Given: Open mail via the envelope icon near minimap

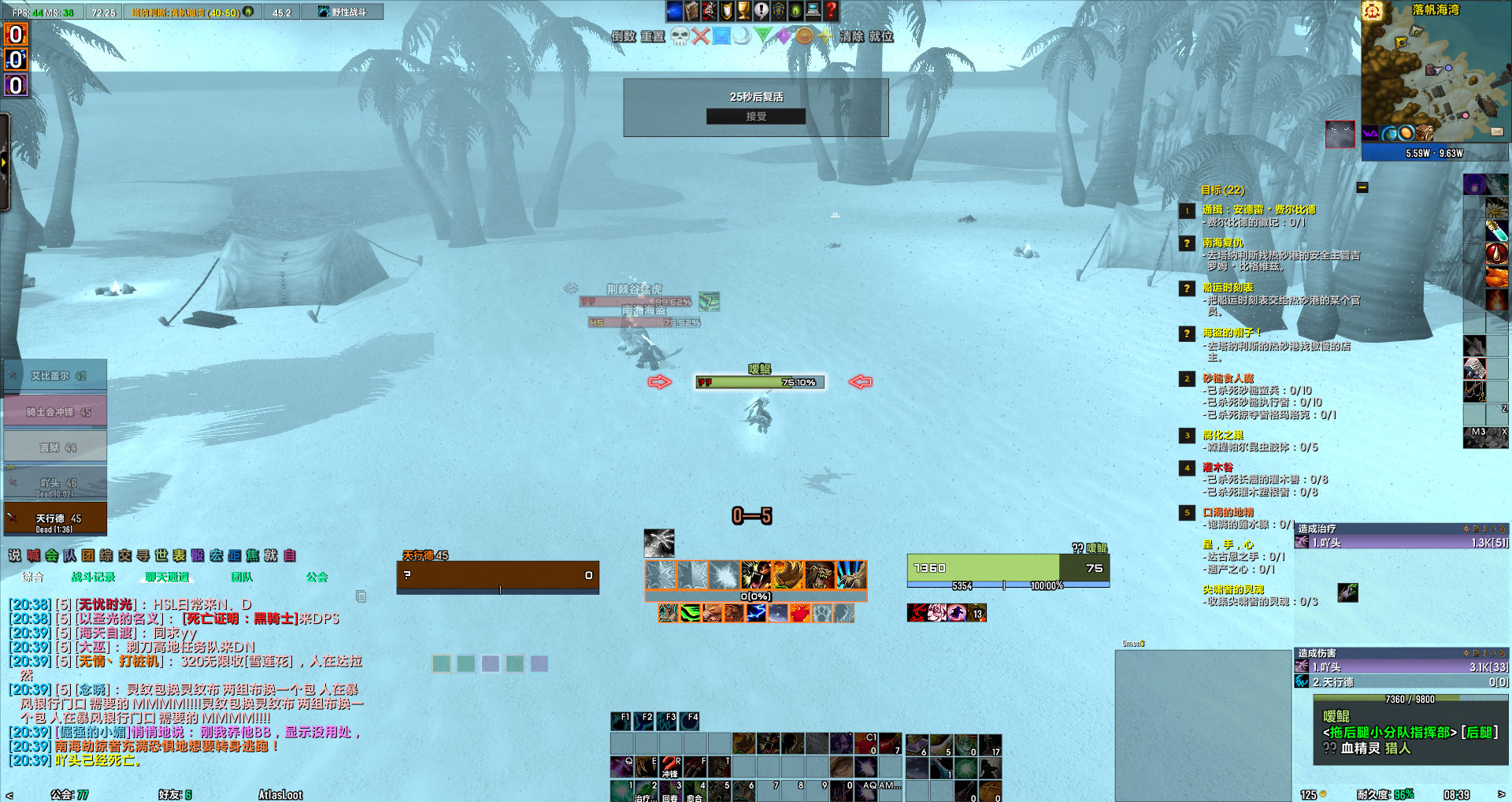Looking at the screenshot, I should pos(1497,132).
